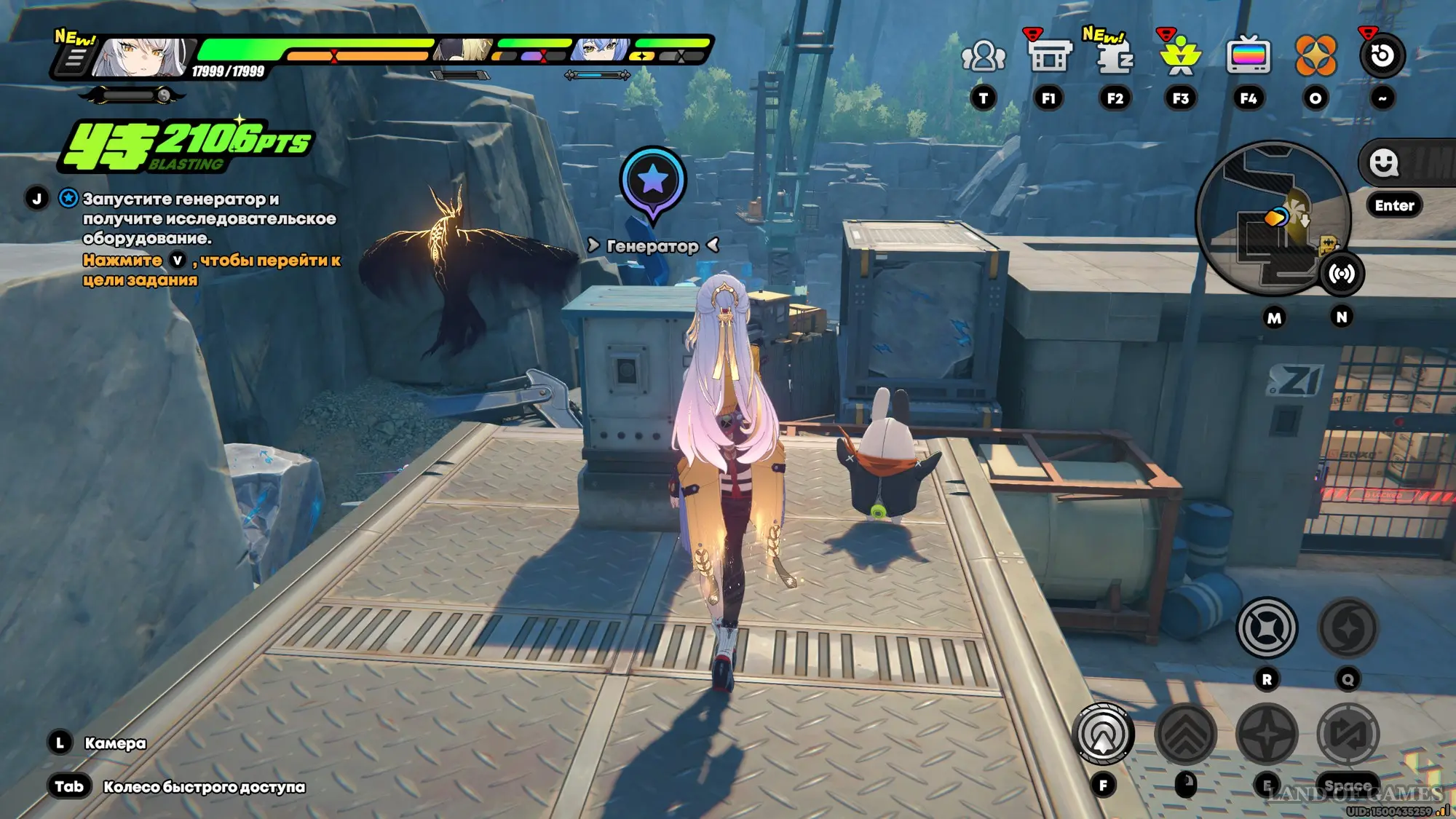
Task: Open the rainbow TV screen icon
Action: [1248, 56]
